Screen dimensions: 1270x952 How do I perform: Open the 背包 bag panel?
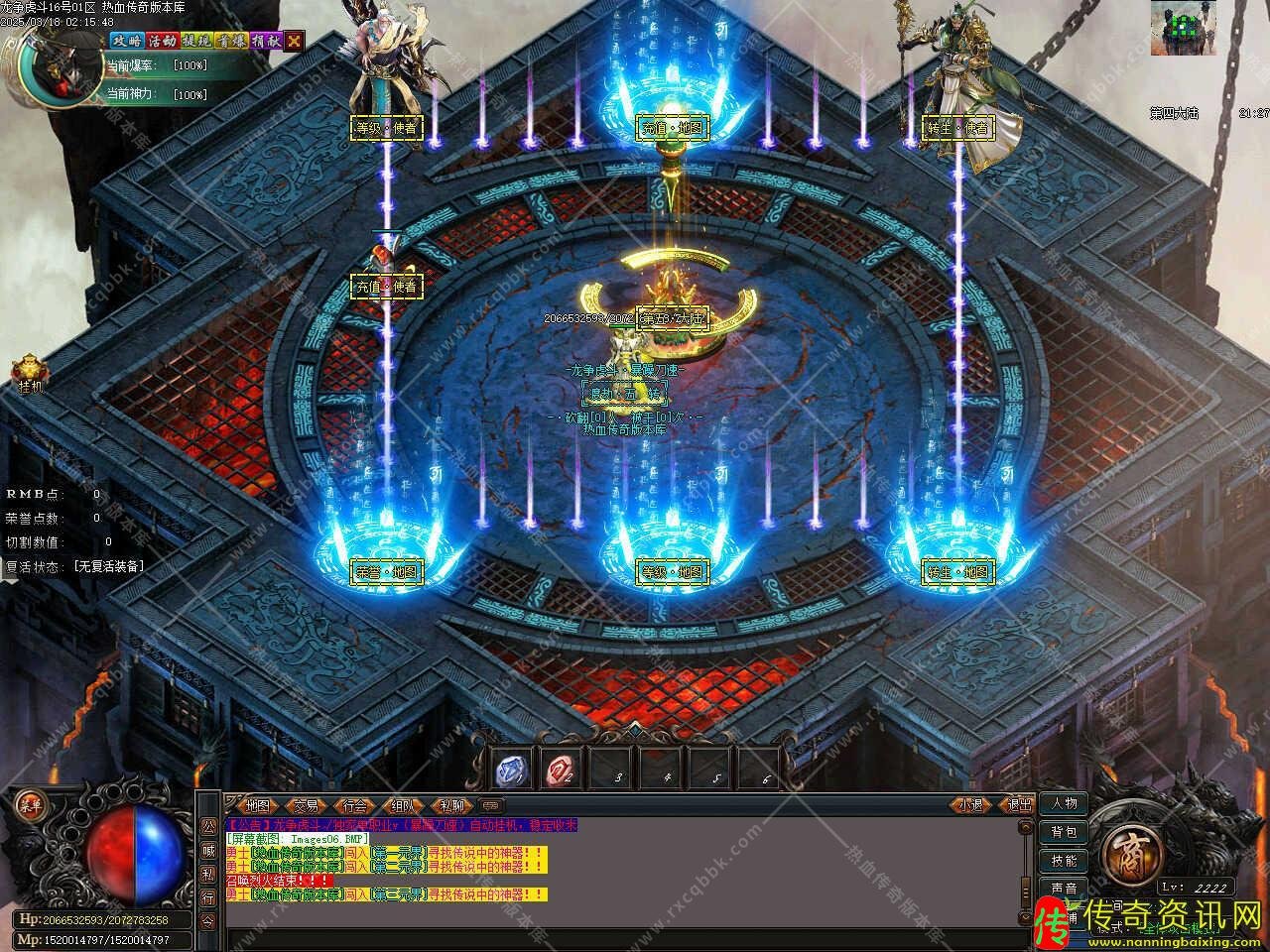[1064, 832]
